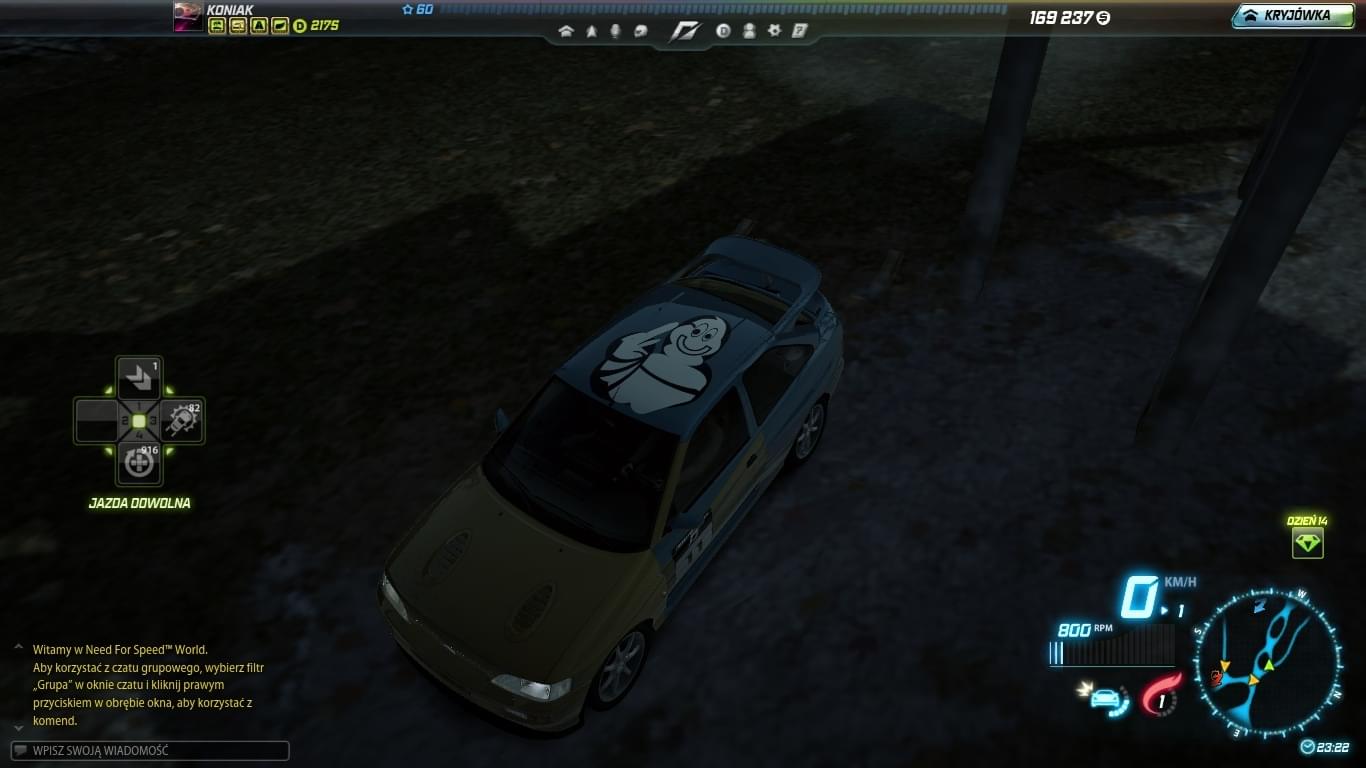Open the settings gear in the top bar
1366x768 pixels.
pyautogui.click(x=773, y=31)
